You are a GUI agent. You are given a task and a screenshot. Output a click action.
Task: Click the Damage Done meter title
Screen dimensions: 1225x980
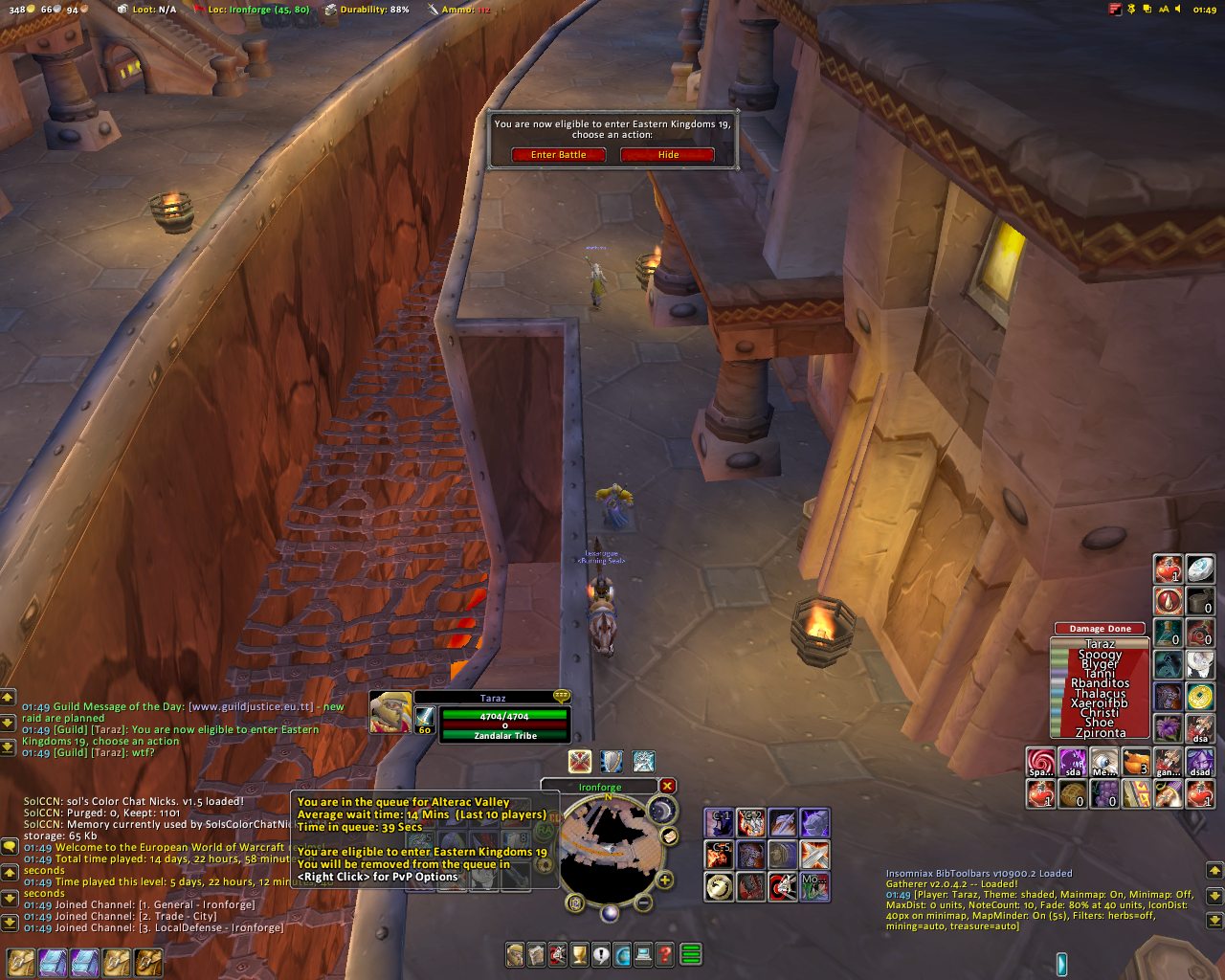click(x=1100, y=629)
